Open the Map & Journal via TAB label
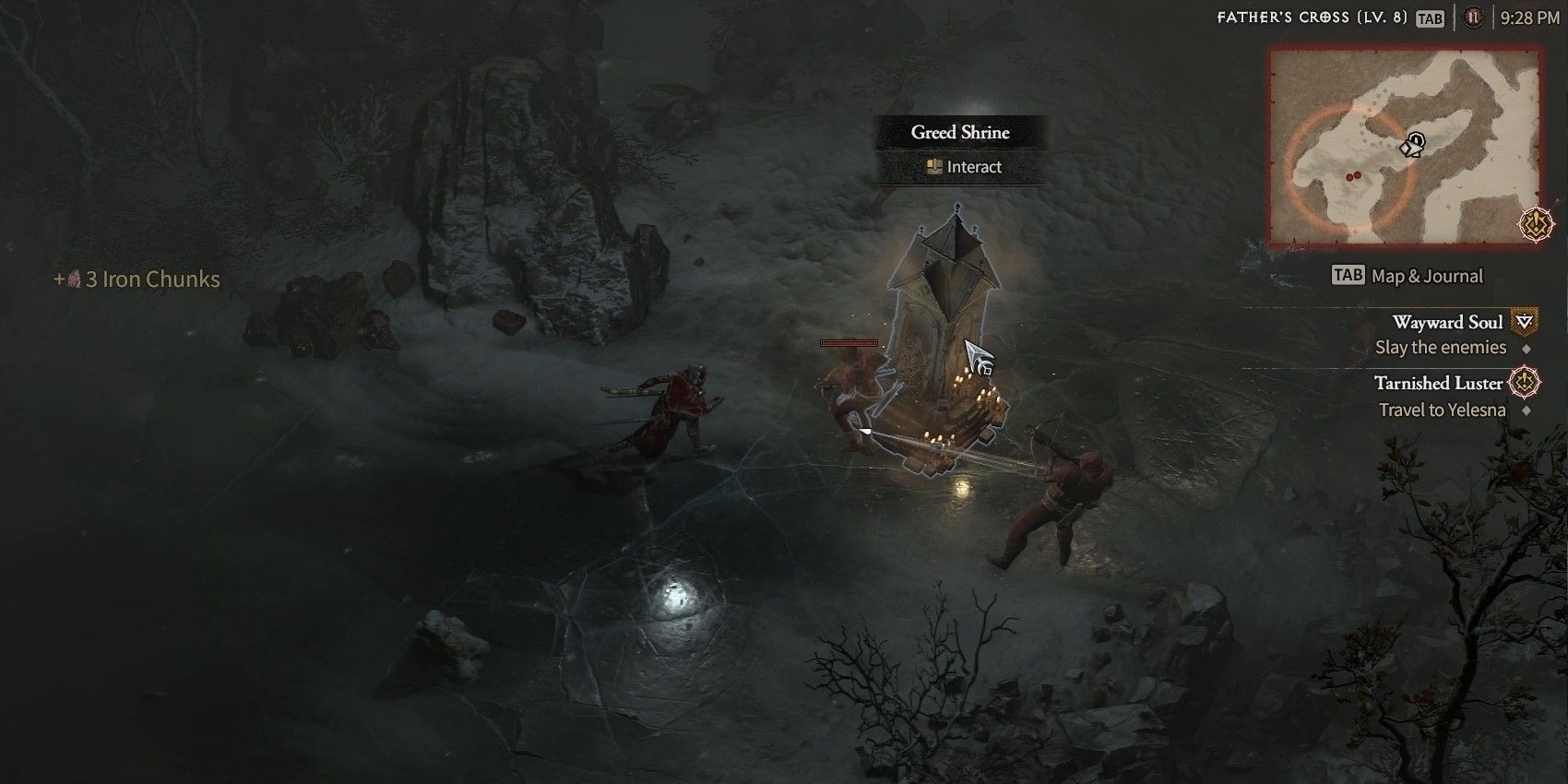This screenshot has width=1568, height=784. tap(1349, 276)
